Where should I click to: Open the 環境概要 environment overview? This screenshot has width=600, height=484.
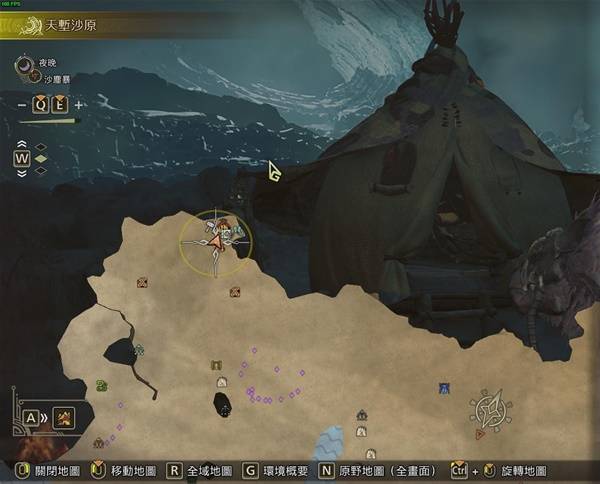point(276,469)
